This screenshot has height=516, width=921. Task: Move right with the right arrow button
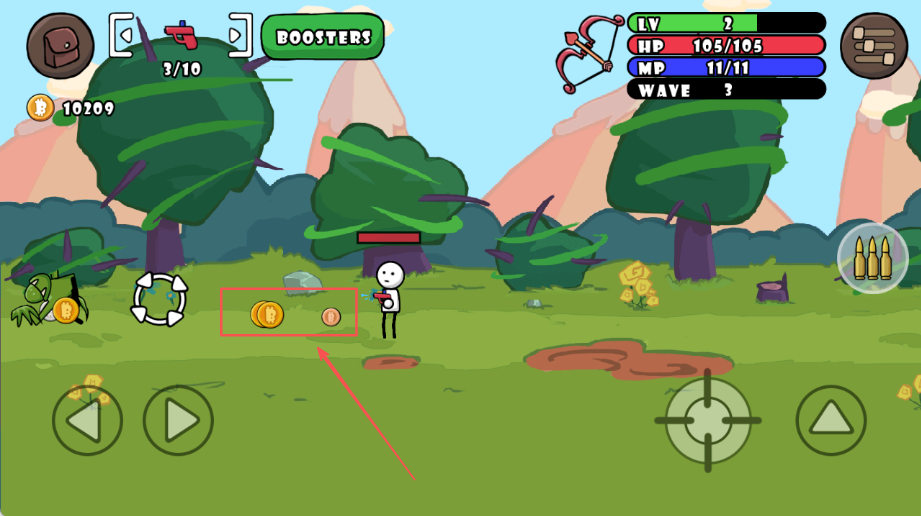pos(178,420)
